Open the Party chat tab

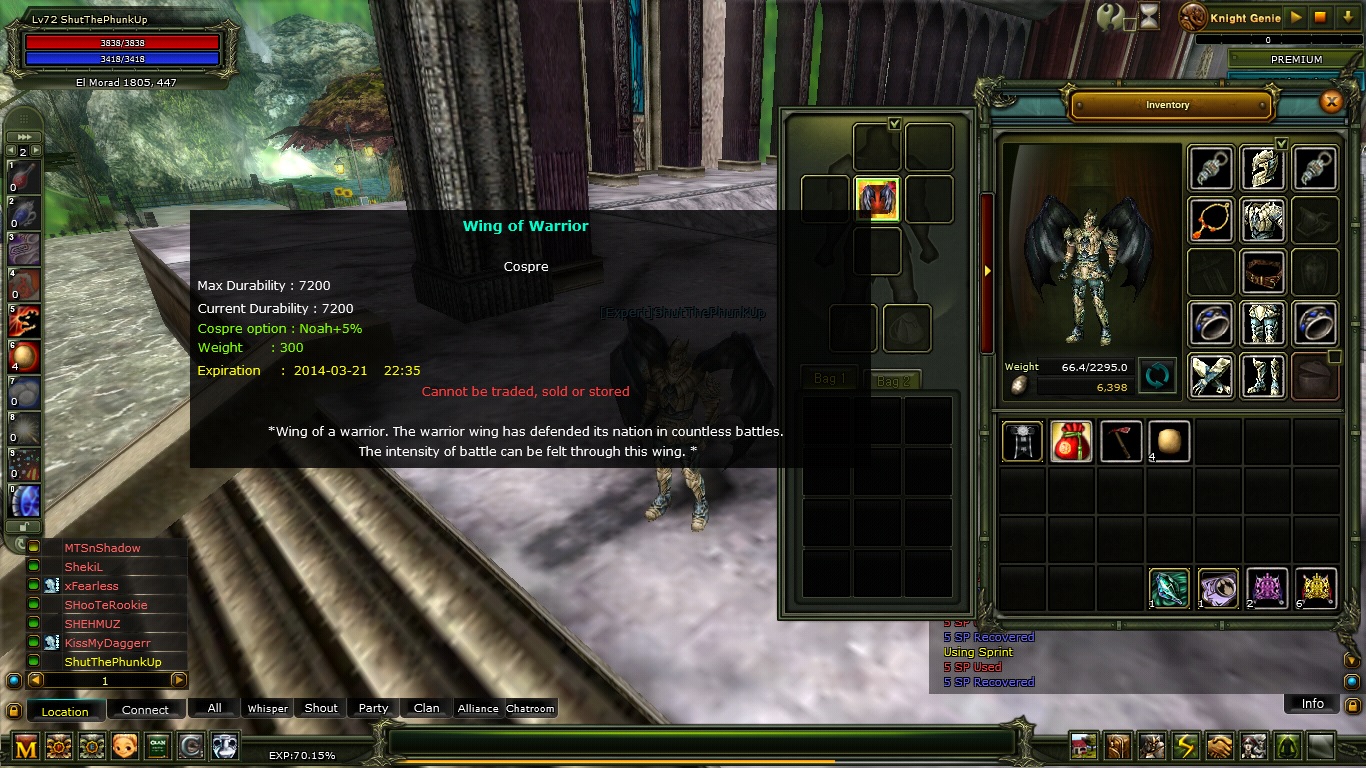pos(373,708)
